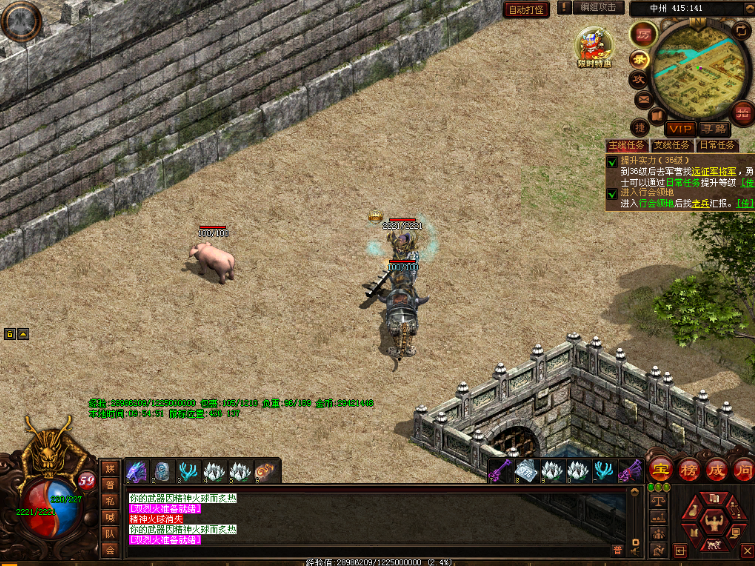Open the VIP panel
755x566 pixels.
click(679, 128)
